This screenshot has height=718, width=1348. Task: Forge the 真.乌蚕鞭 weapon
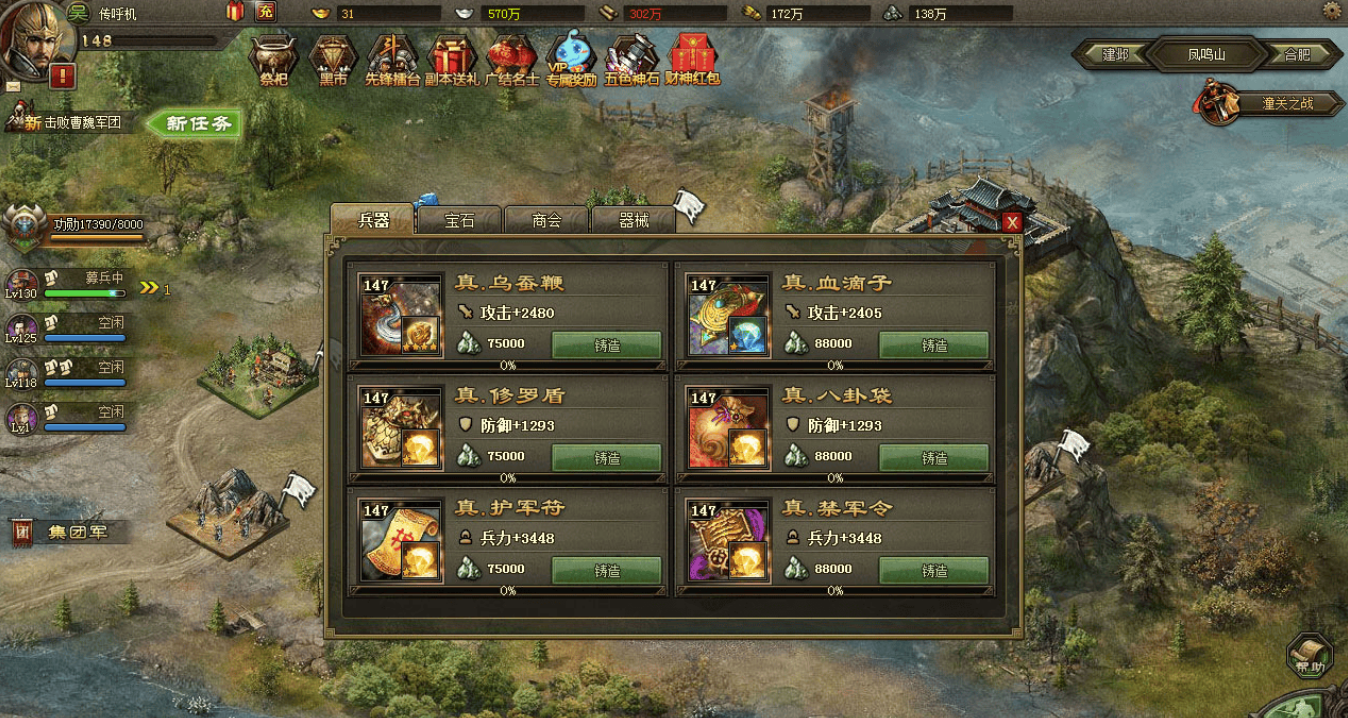click(x=607, y=345)
